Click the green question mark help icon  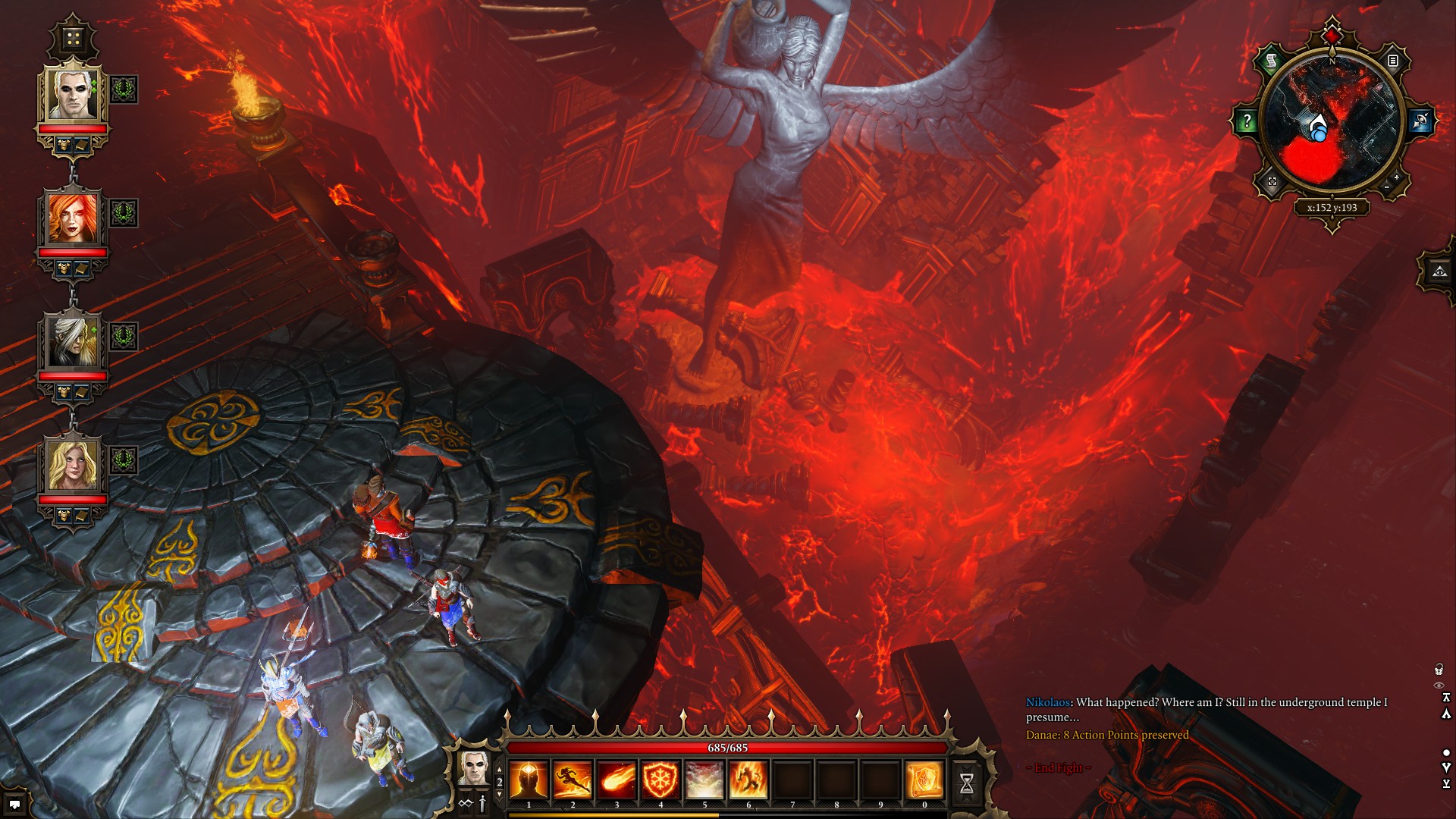1247,120
